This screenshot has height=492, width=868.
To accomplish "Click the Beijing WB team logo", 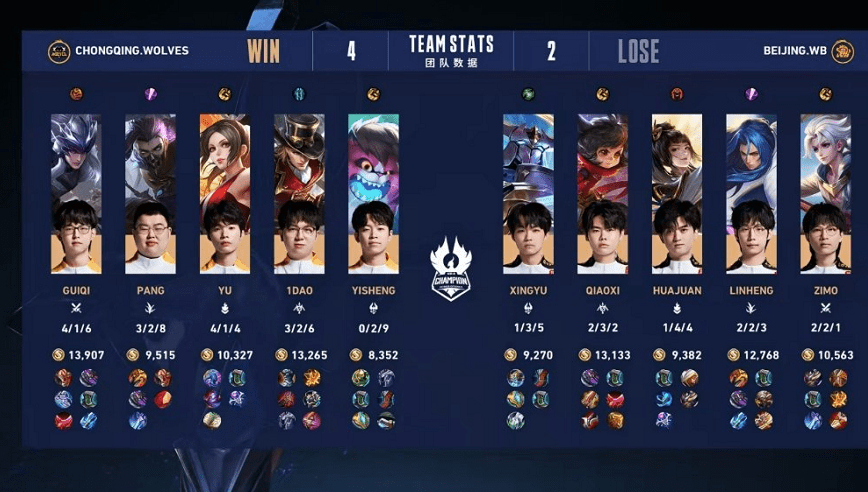I will point(843,51).
